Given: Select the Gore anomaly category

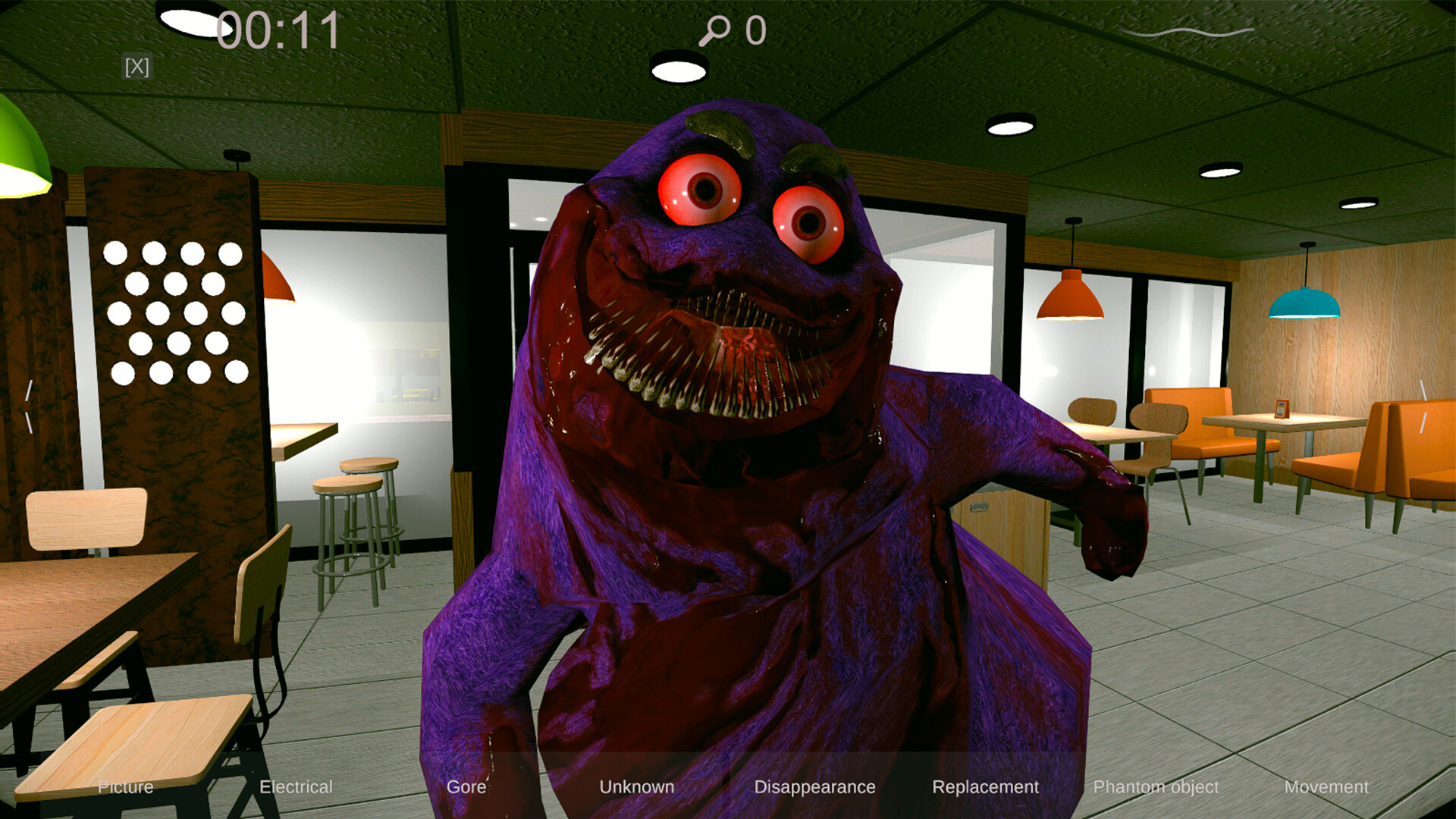Looking at the screenshot, I should [466, 786].
